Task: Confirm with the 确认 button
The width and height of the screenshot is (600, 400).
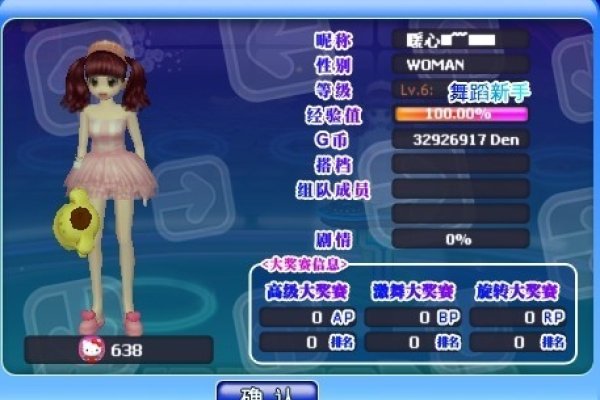Action: 267,391
